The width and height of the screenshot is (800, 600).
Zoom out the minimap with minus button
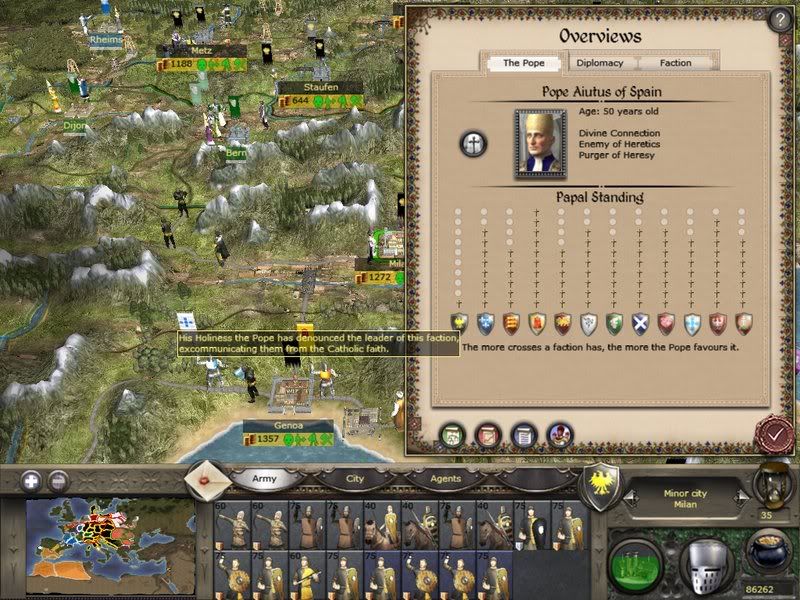point(58,480)
